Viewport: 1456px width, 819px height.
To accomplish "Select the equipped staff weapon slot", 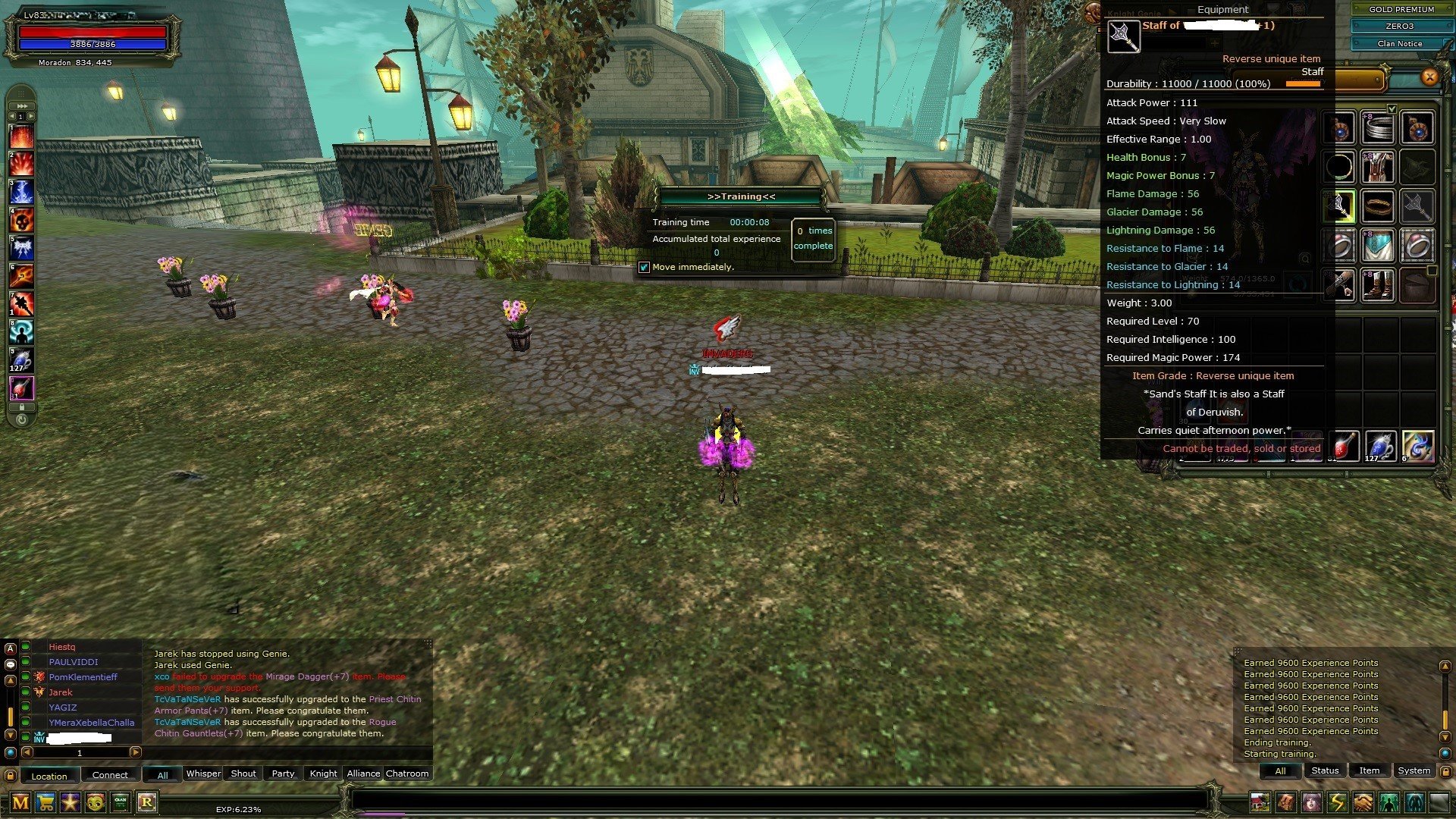I will tap(1340, 206).
